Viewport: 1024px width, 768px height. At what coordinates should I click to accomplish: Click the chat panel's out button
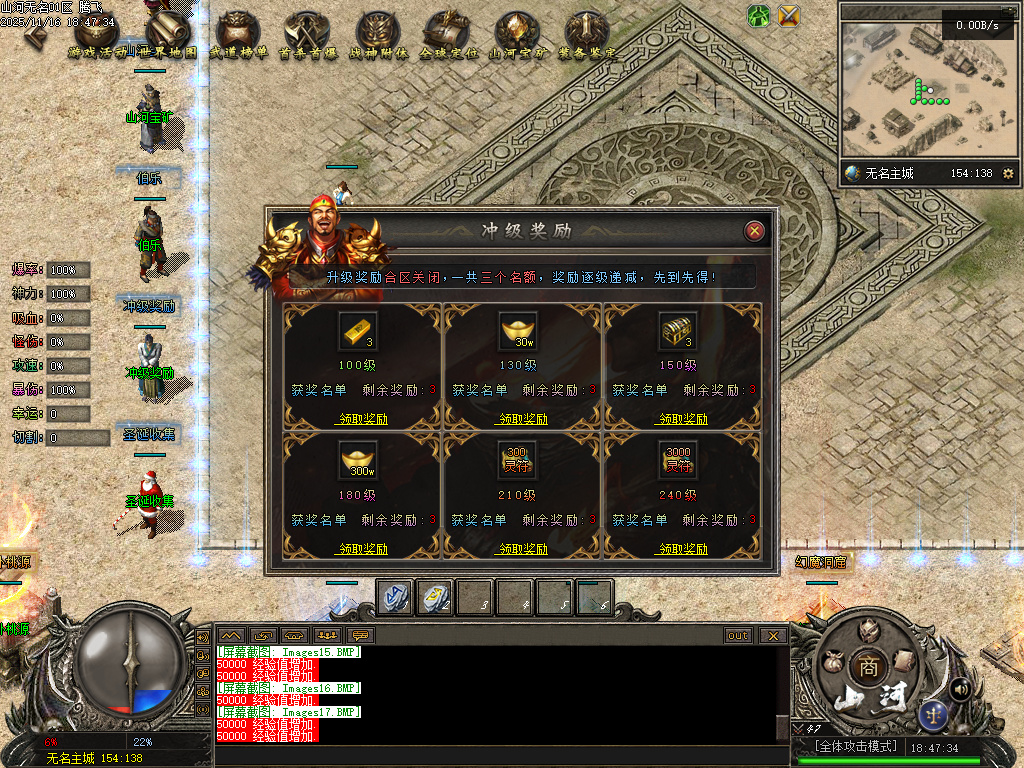coord(738,635)
